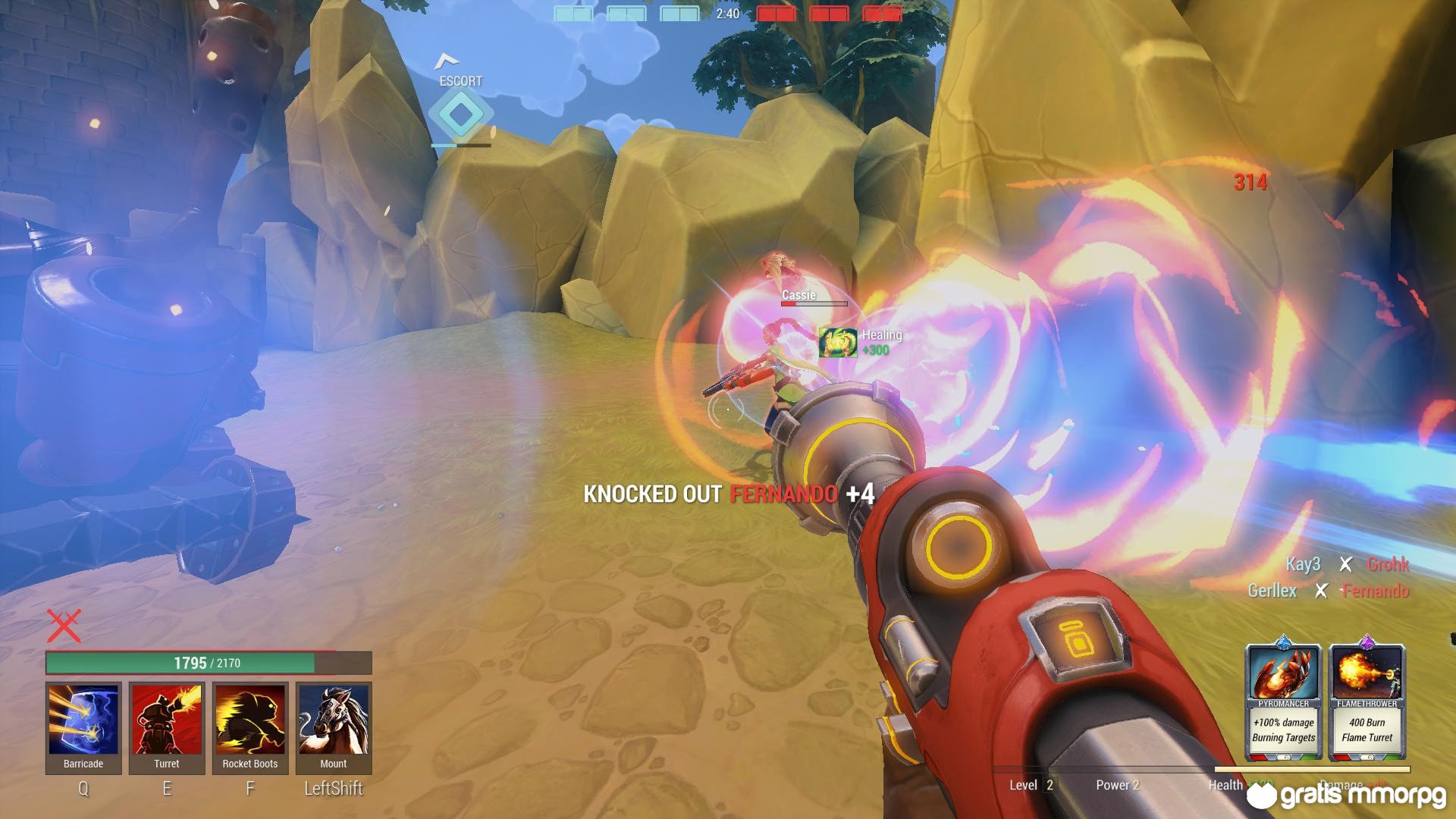The image size is (1456, 819).
Task: Trigger the Rocket Boots ability
Action: point(250,720)
